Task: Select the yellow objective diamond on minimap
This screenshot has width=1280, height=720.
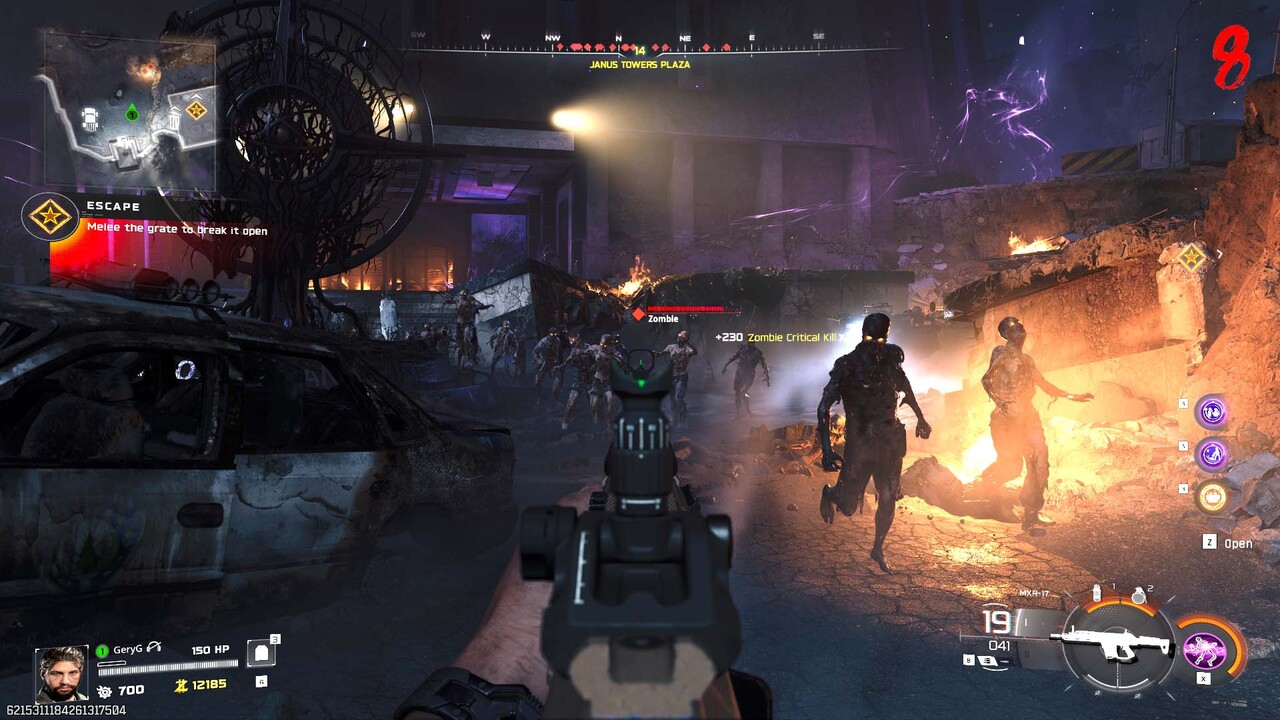Action: tap(196, 110)
